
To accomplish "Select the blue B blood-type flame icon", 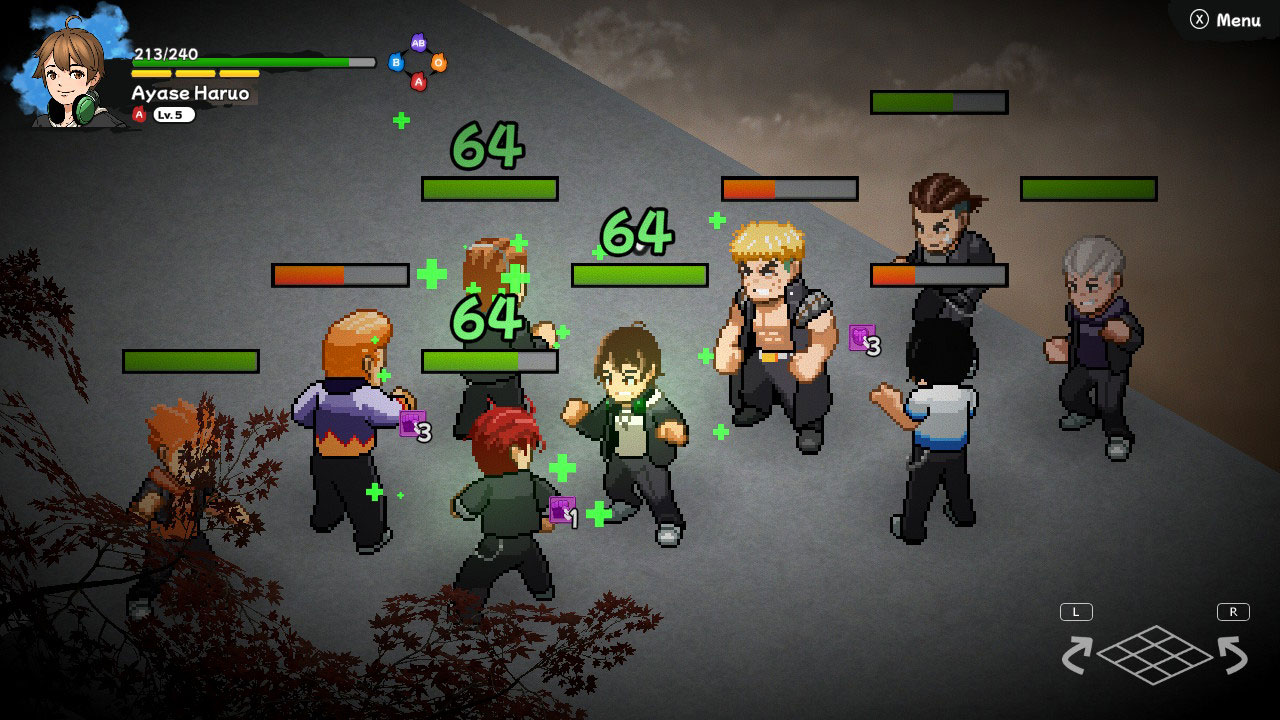I will click(x=398, y=64).
